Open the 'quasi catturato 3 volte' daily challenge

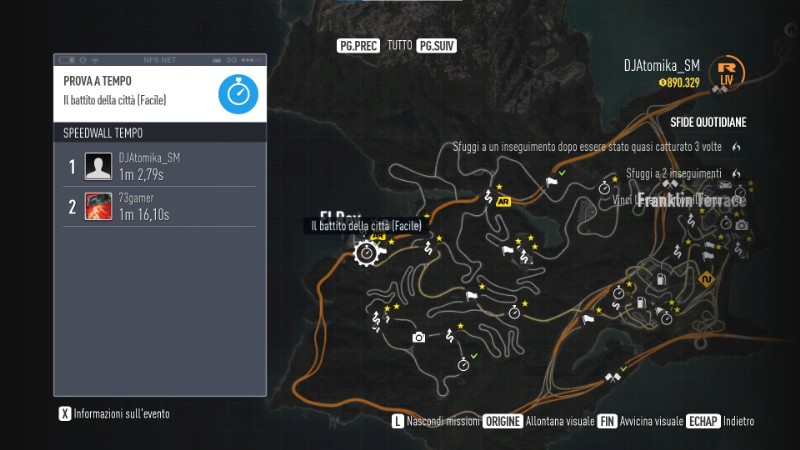pos(587,146)
